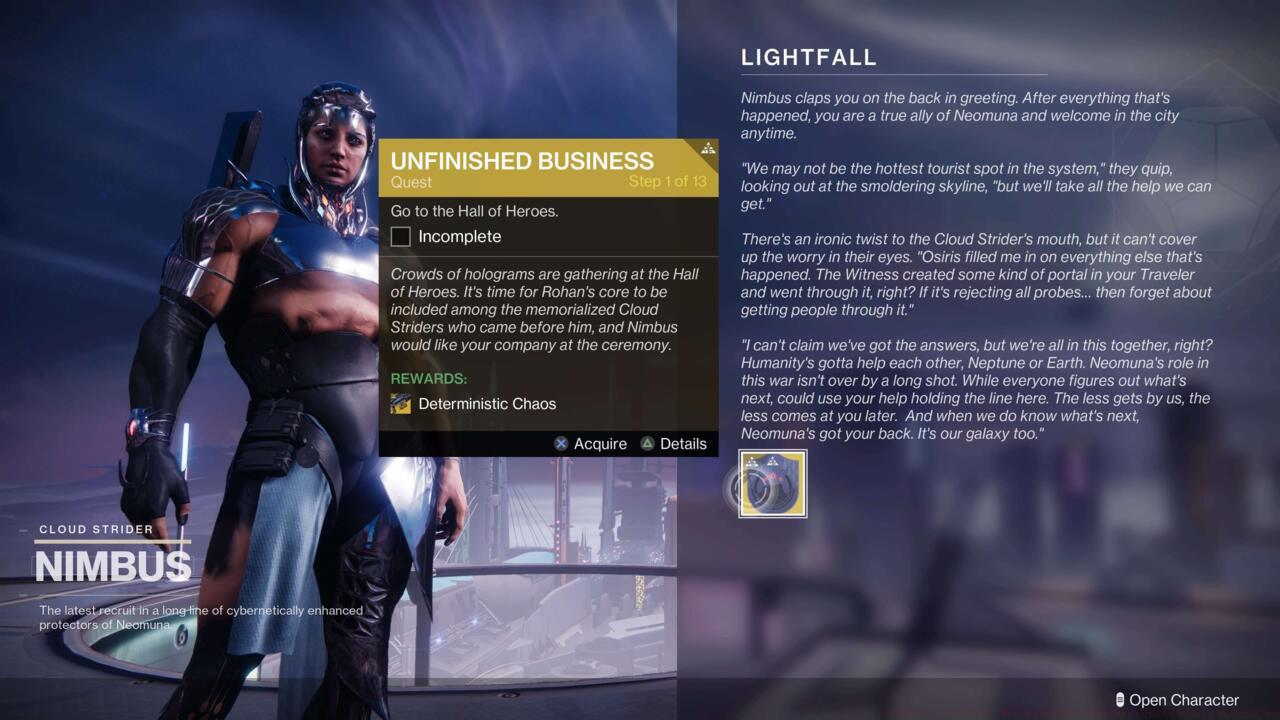This screenshot has height=720, width=1280.
Task: Click the quest emblem on the Unfinished Business banner
Action: tap(707, 150)
